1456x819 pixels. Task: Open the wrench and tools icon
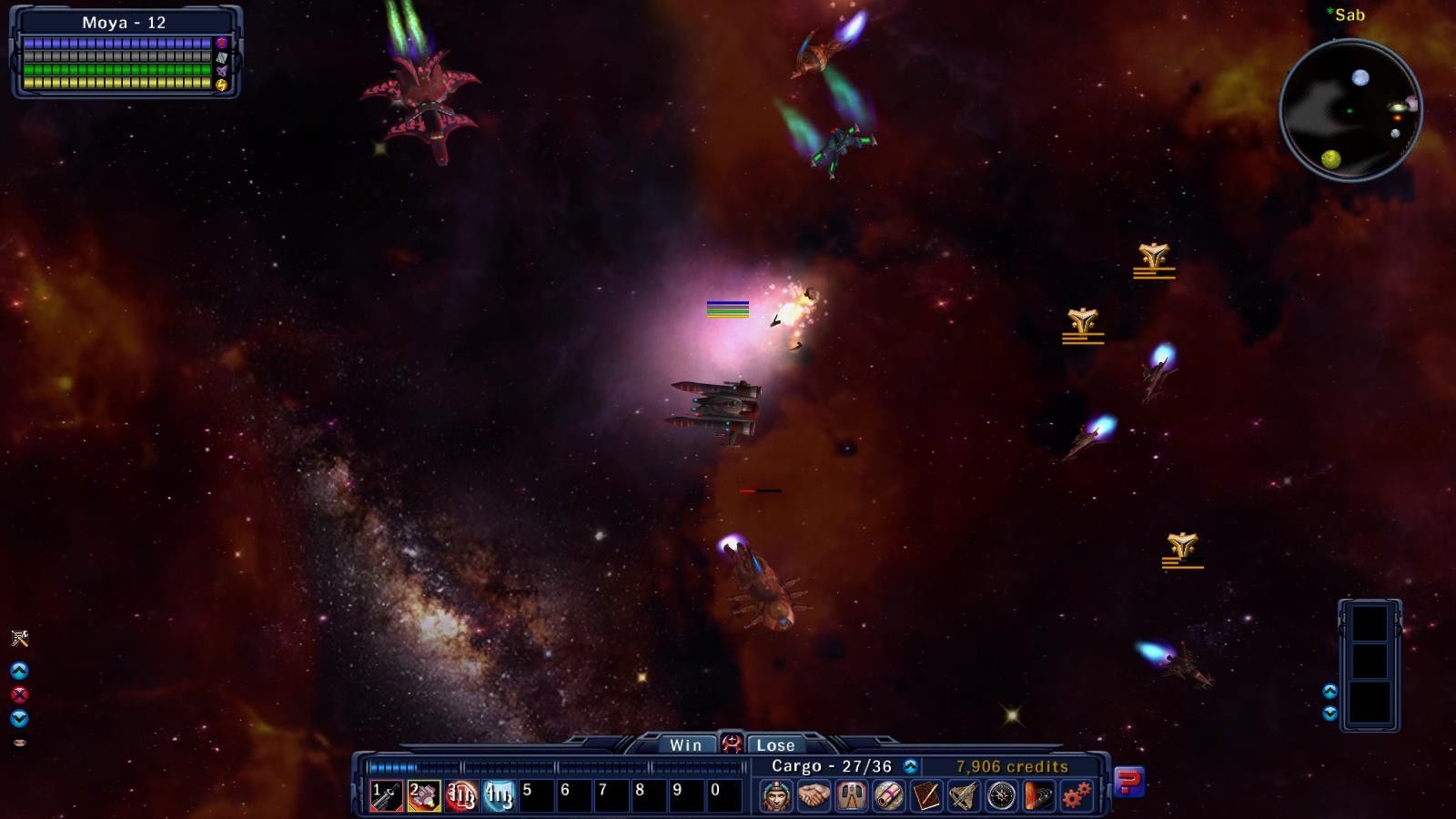[19, 638]
